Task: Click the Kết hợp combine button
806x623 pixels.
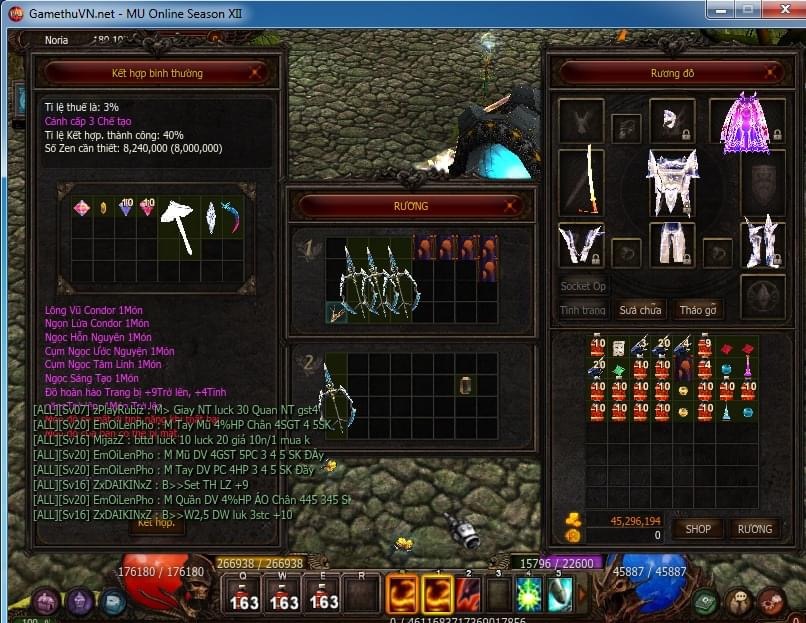Action: pyautogui.click(x=156, y=522)
